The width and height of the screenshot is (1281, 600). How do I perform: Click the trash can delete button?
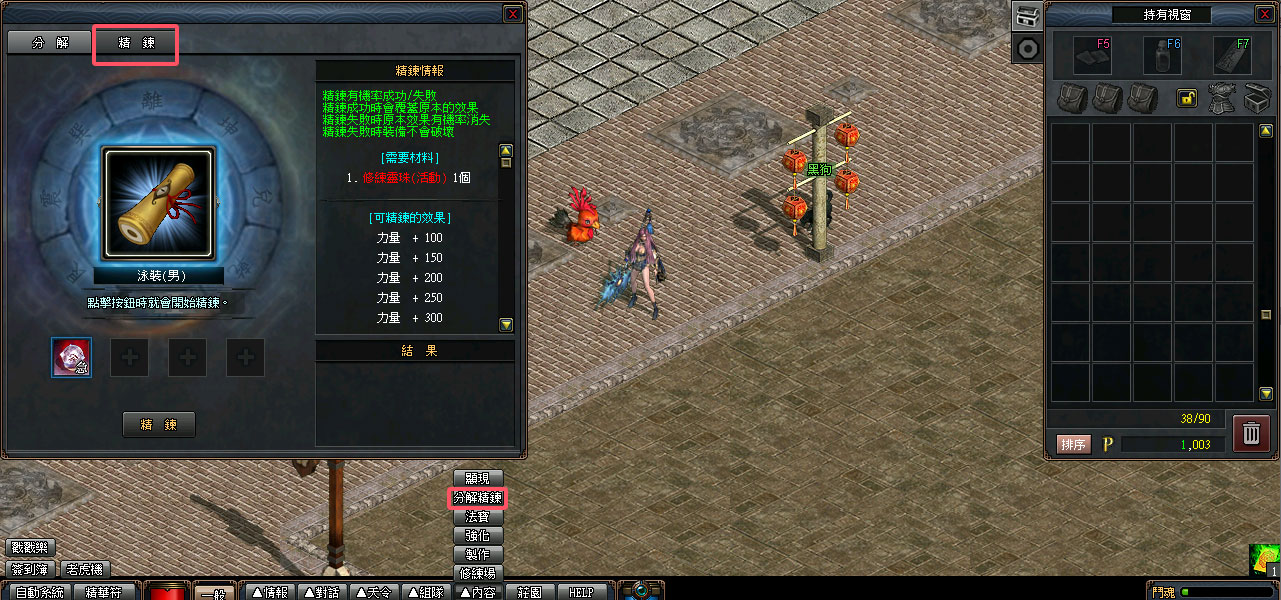(x=1251, y=433)
